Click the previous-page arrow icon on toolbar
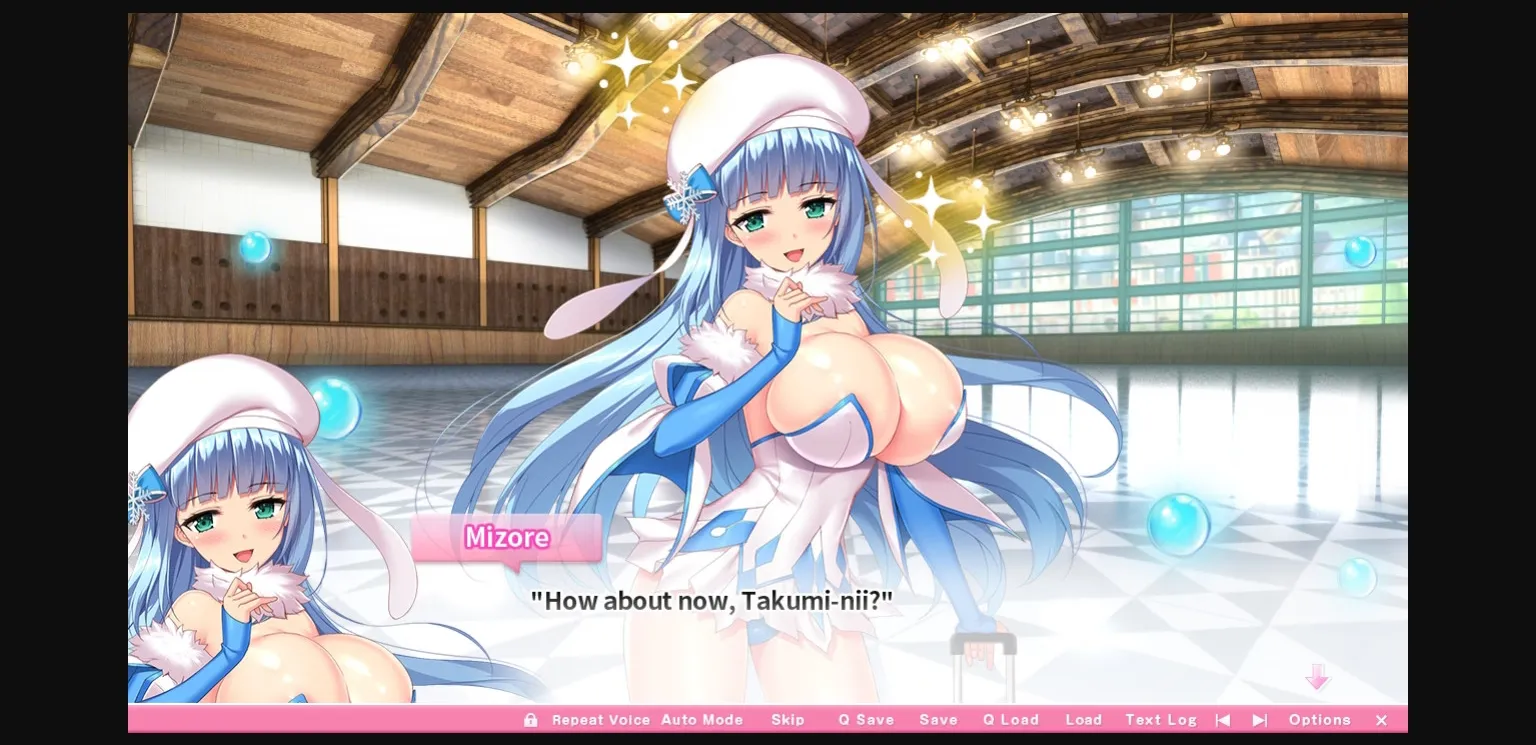Image resolution: width=1536 pixels, height=745 pixels. pyautogui.click(x=1222, y=720)
